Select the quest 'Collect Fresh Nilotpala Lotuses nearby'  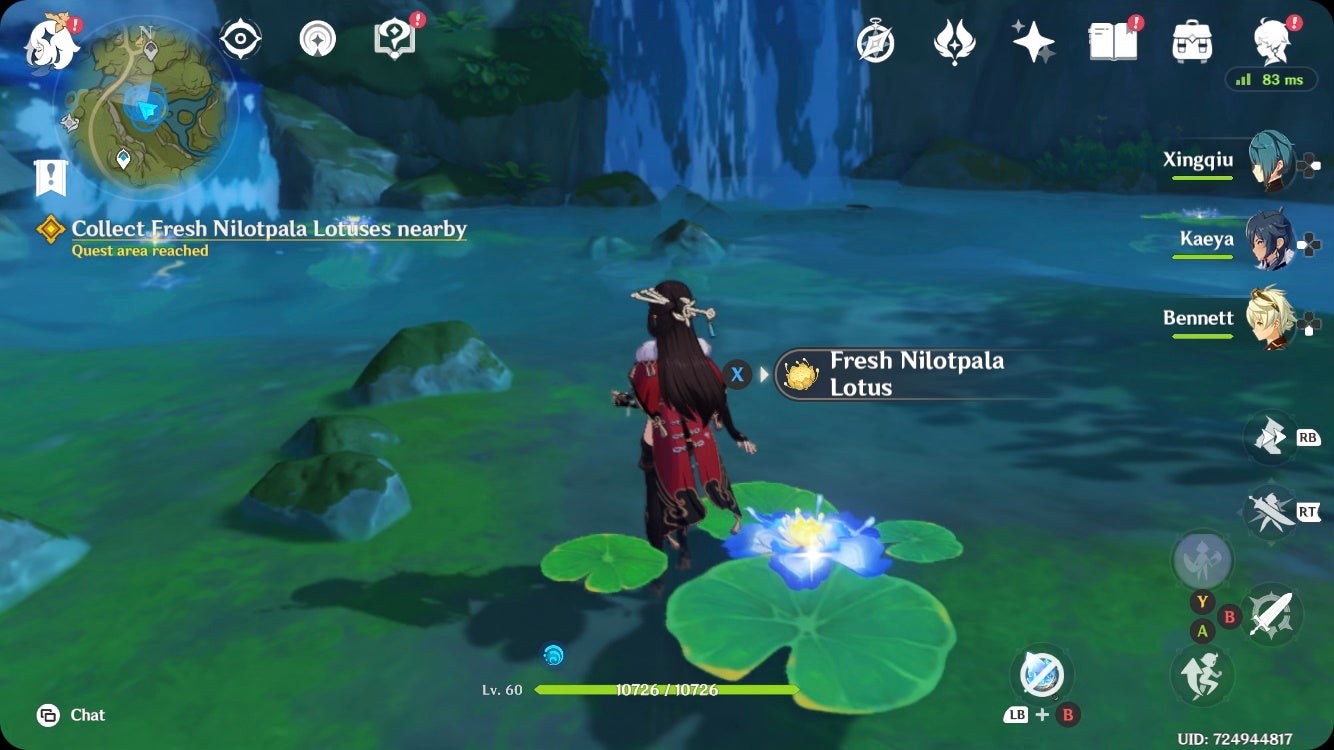click(x=268, y=229)
